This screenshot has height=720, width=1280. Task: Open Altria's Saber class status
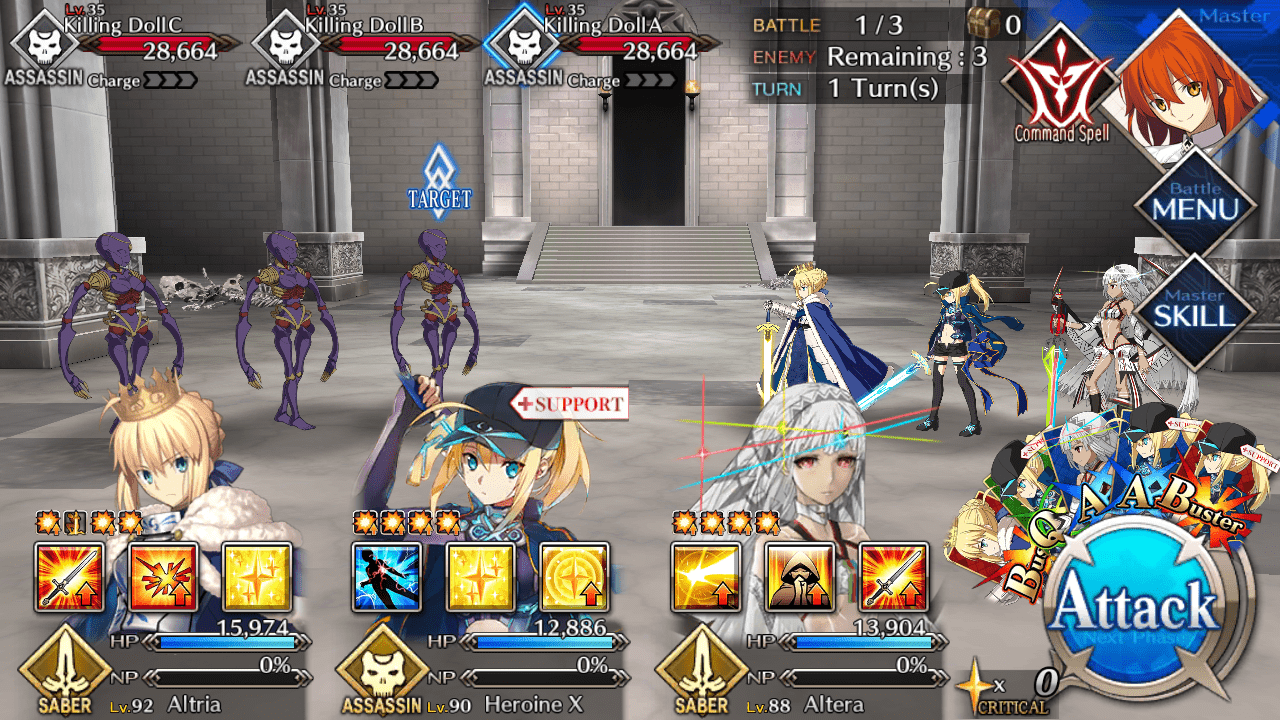[x=64, y=671]
